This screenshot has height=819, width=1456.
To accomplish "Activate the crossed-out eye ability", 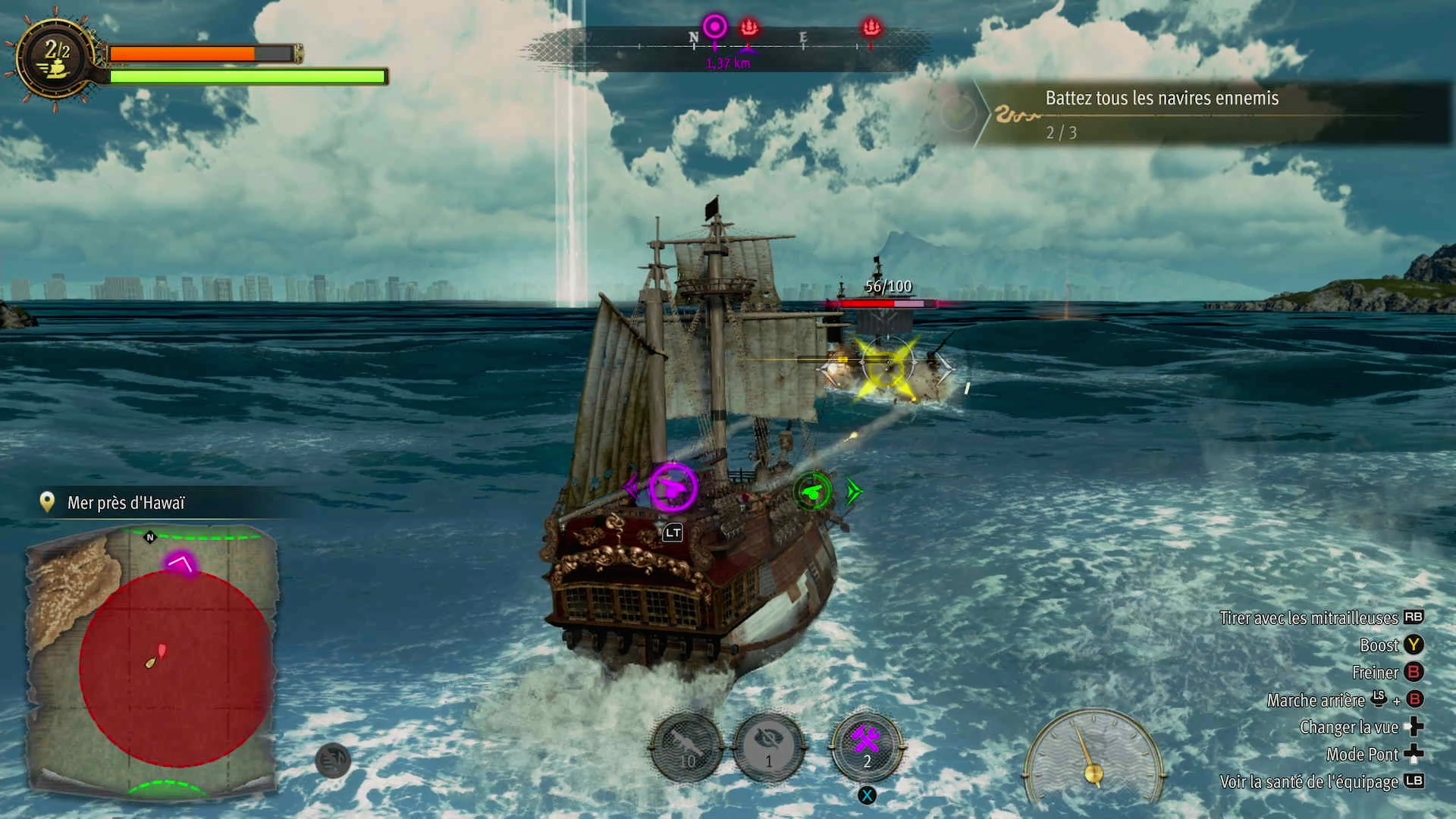I will pos(768,748).
